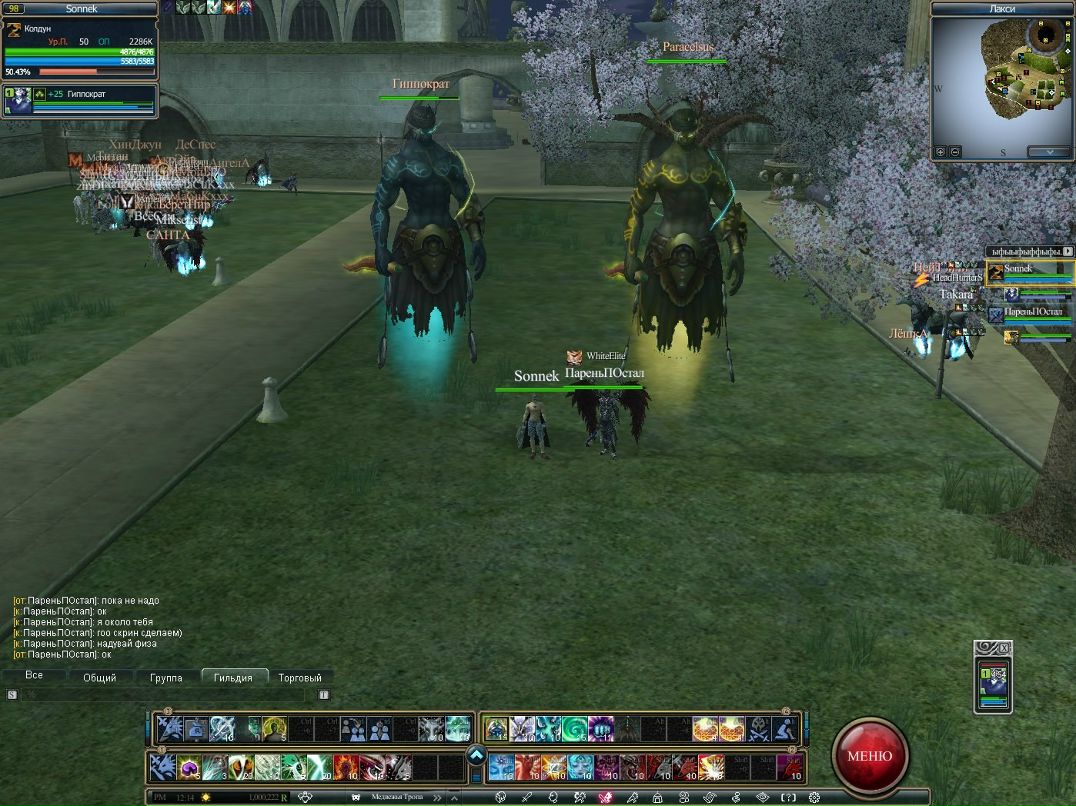Open the red МЕНЮ button
1076x806 pixels.
point(870,756)
